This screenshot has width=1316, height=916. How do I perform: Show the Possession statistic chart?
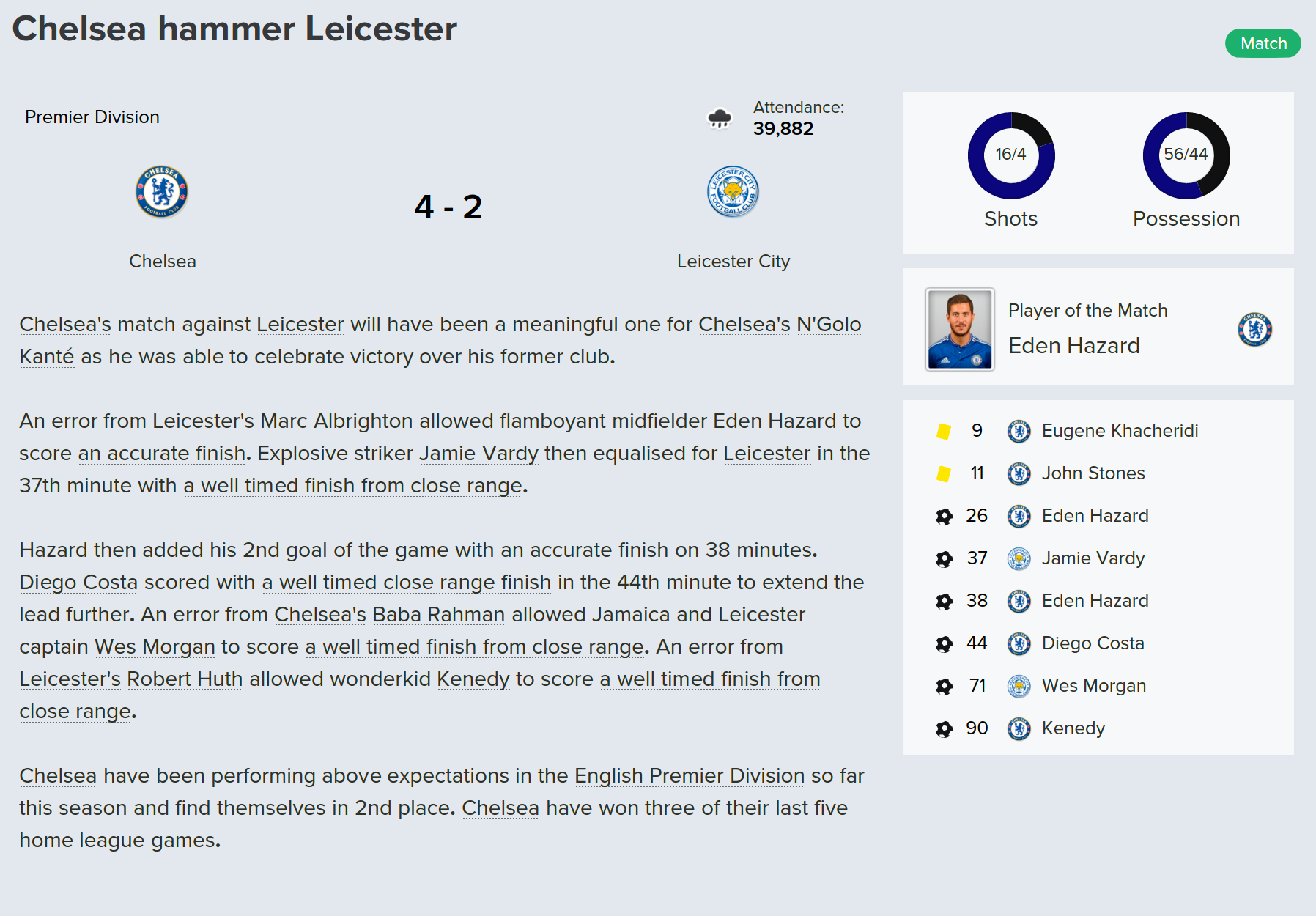pos(1186,155)
